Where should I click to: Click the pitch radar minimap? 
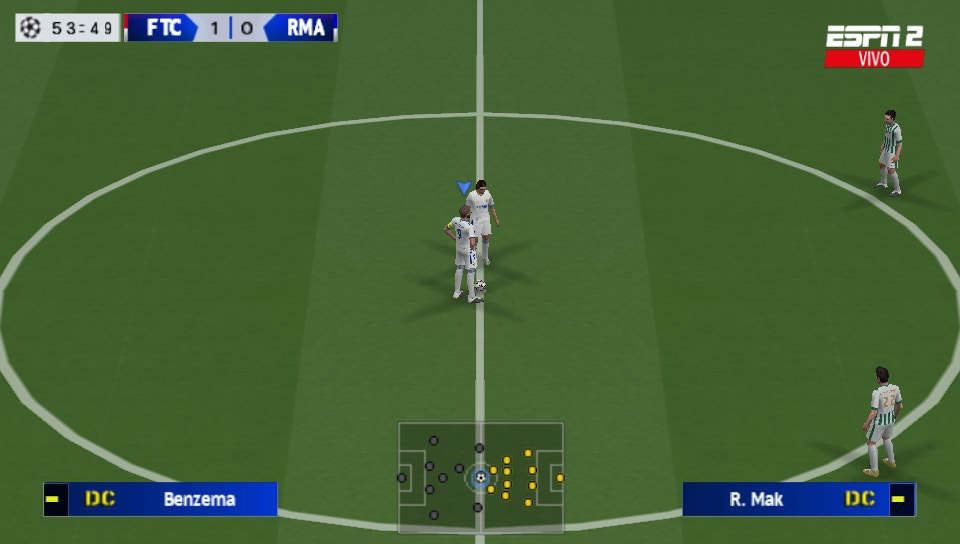pos(481,478)
